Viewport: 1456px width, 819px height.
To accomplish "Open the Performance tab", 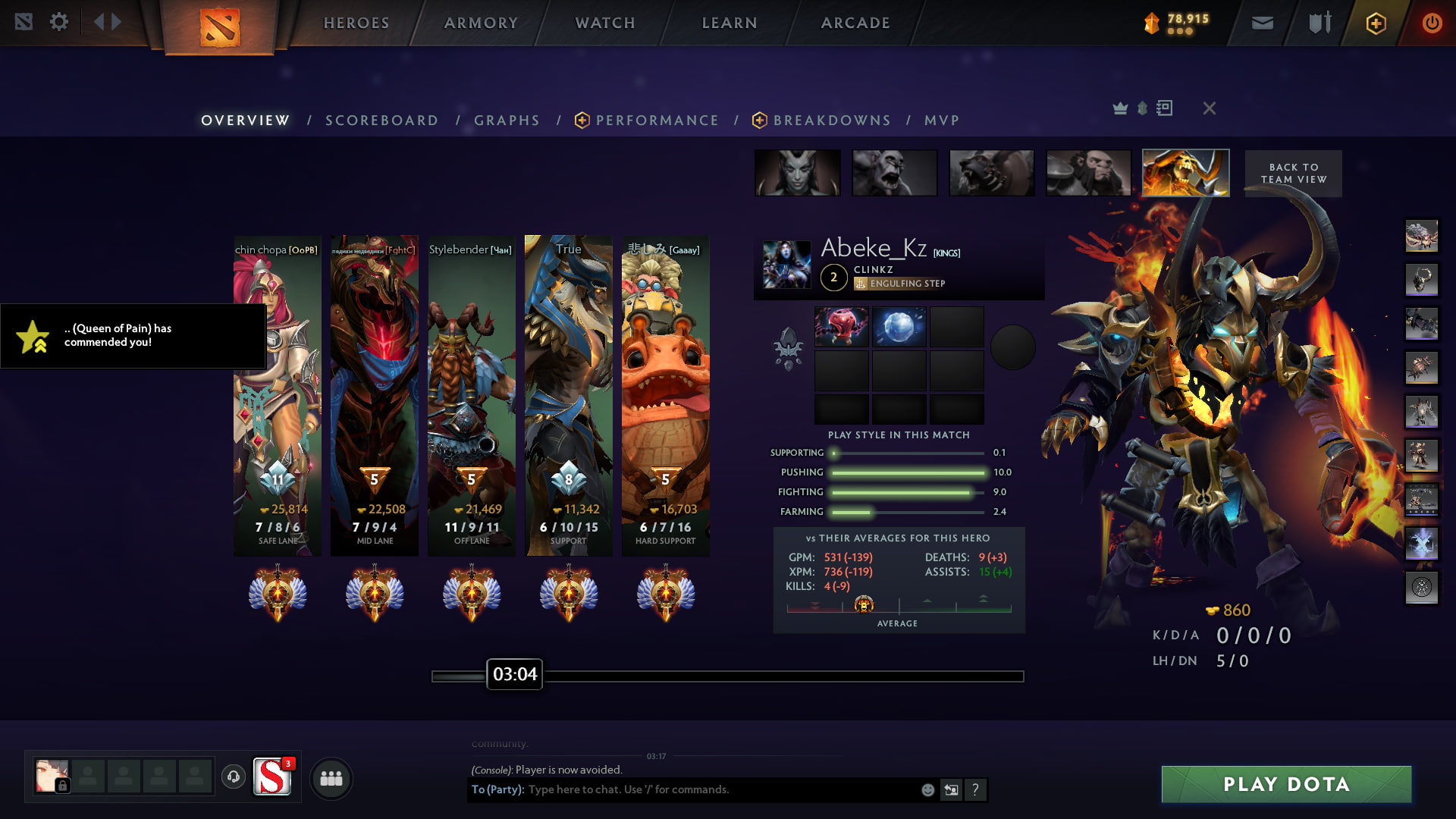I will pyautogui.click(x=657, y=121).
